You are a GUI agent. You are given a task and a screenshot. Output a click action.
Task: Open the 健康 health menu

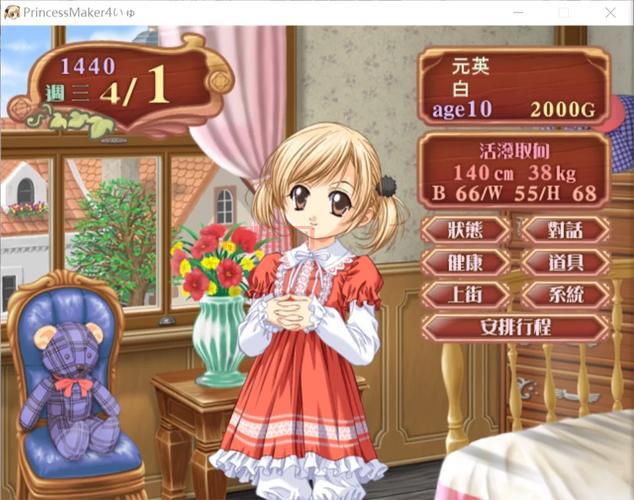click(465, 263)
